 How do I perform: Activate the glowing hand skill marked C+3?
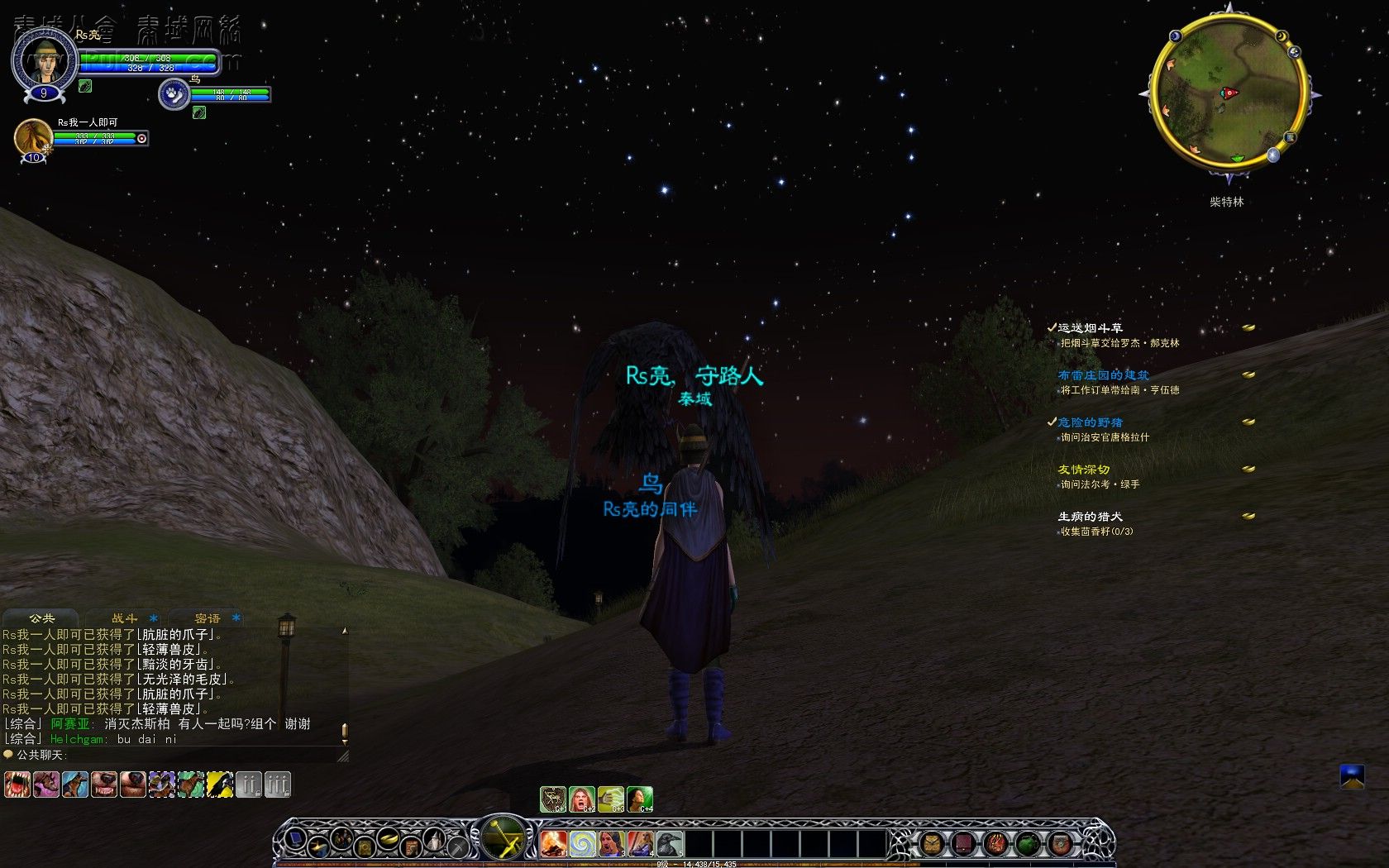pos(611,799)
